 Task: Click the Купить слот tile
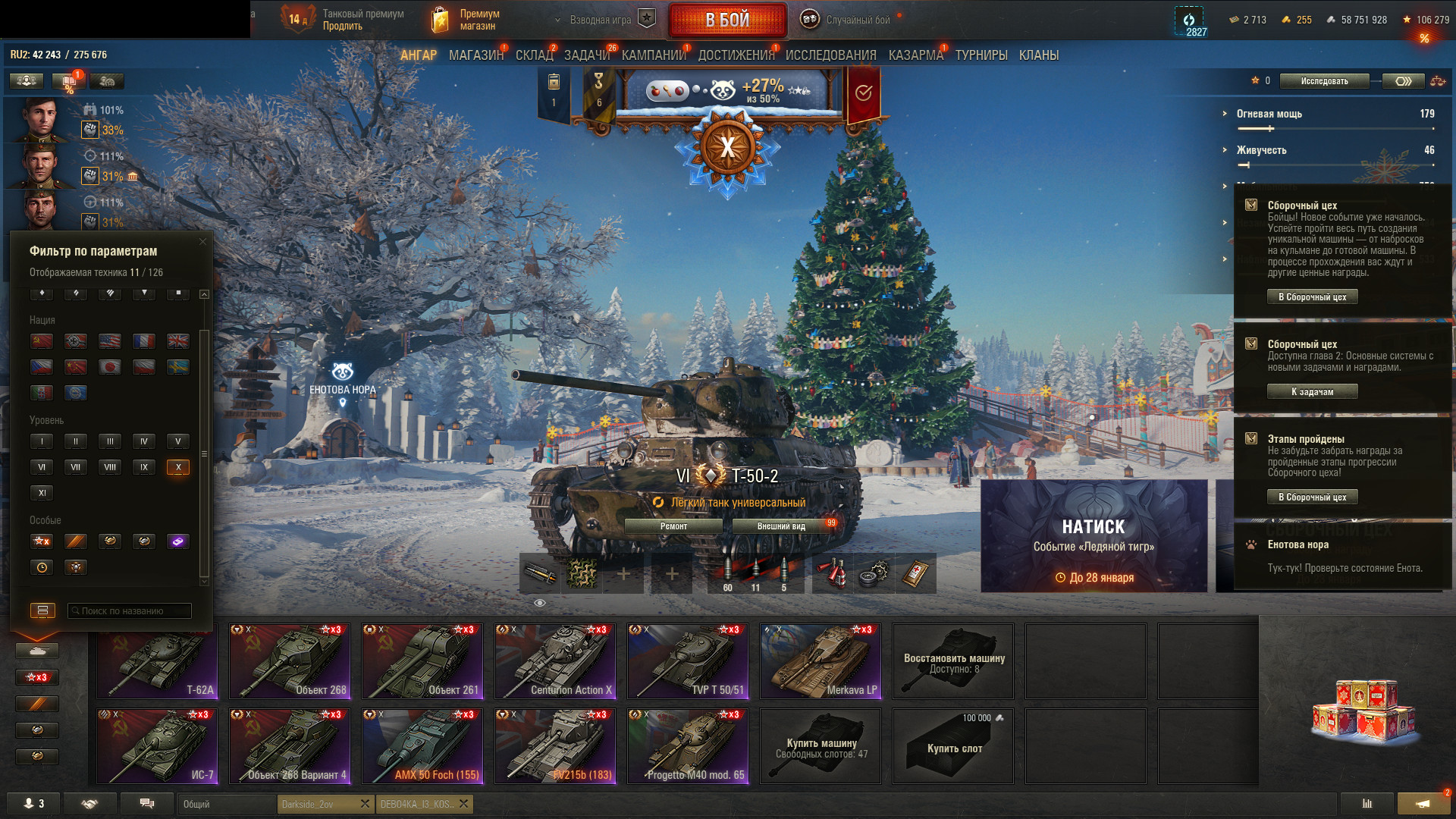point(953,746)
